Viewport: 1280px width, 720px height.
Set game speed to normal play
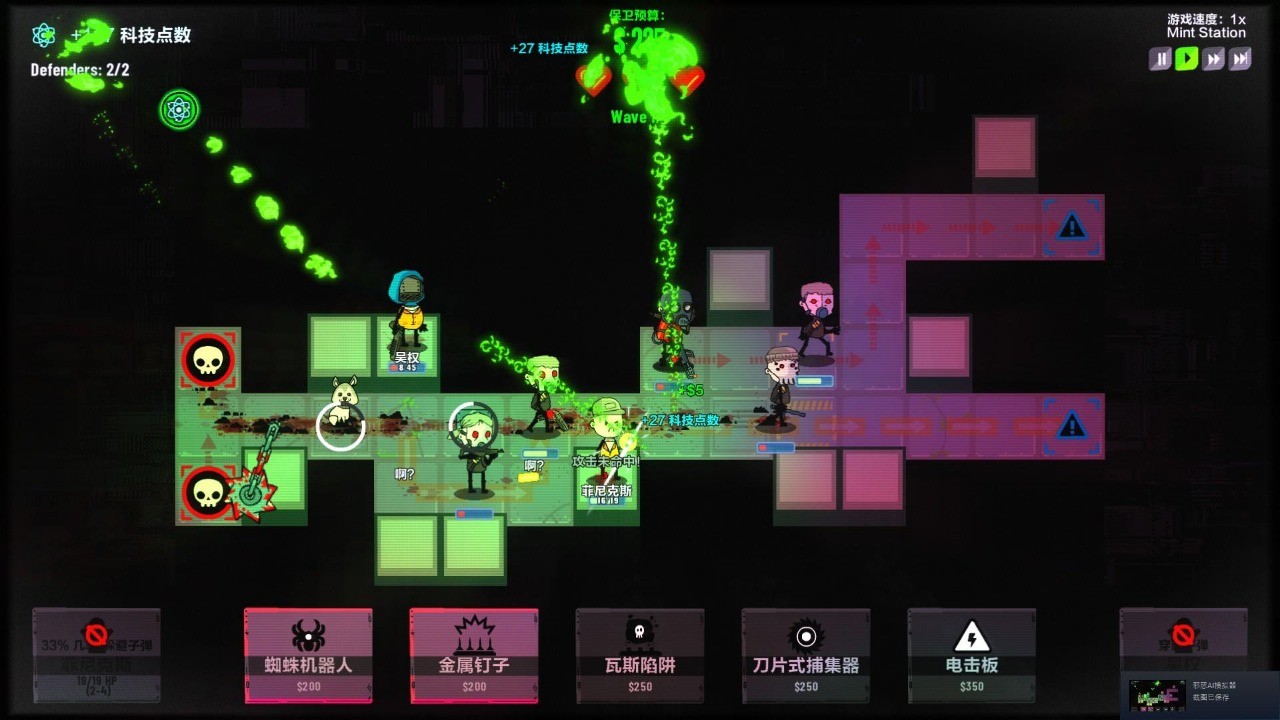click(x=1187, y=59)
